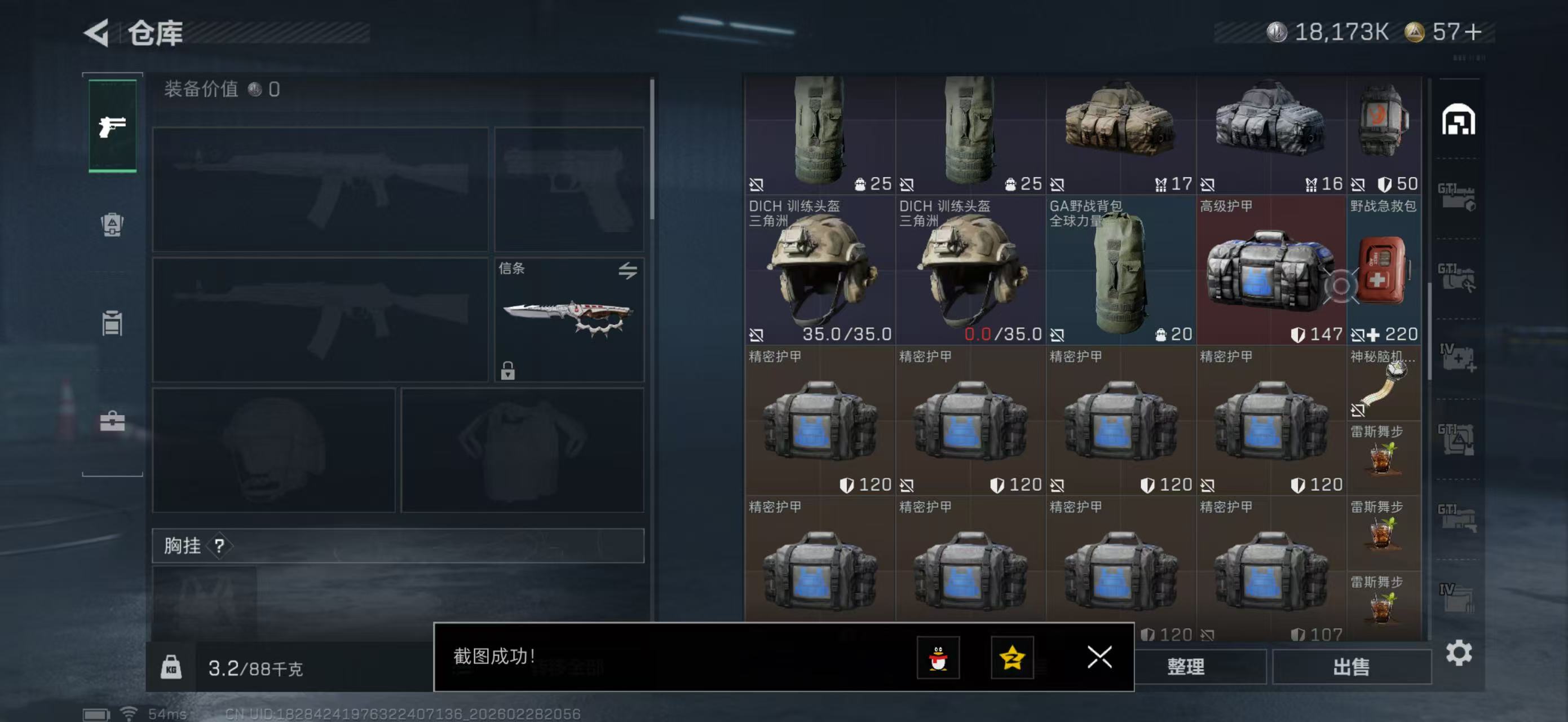Click the 整理 sort button
The height and width of the screenshot is (722, 1568).
[x=1186, y=667]
